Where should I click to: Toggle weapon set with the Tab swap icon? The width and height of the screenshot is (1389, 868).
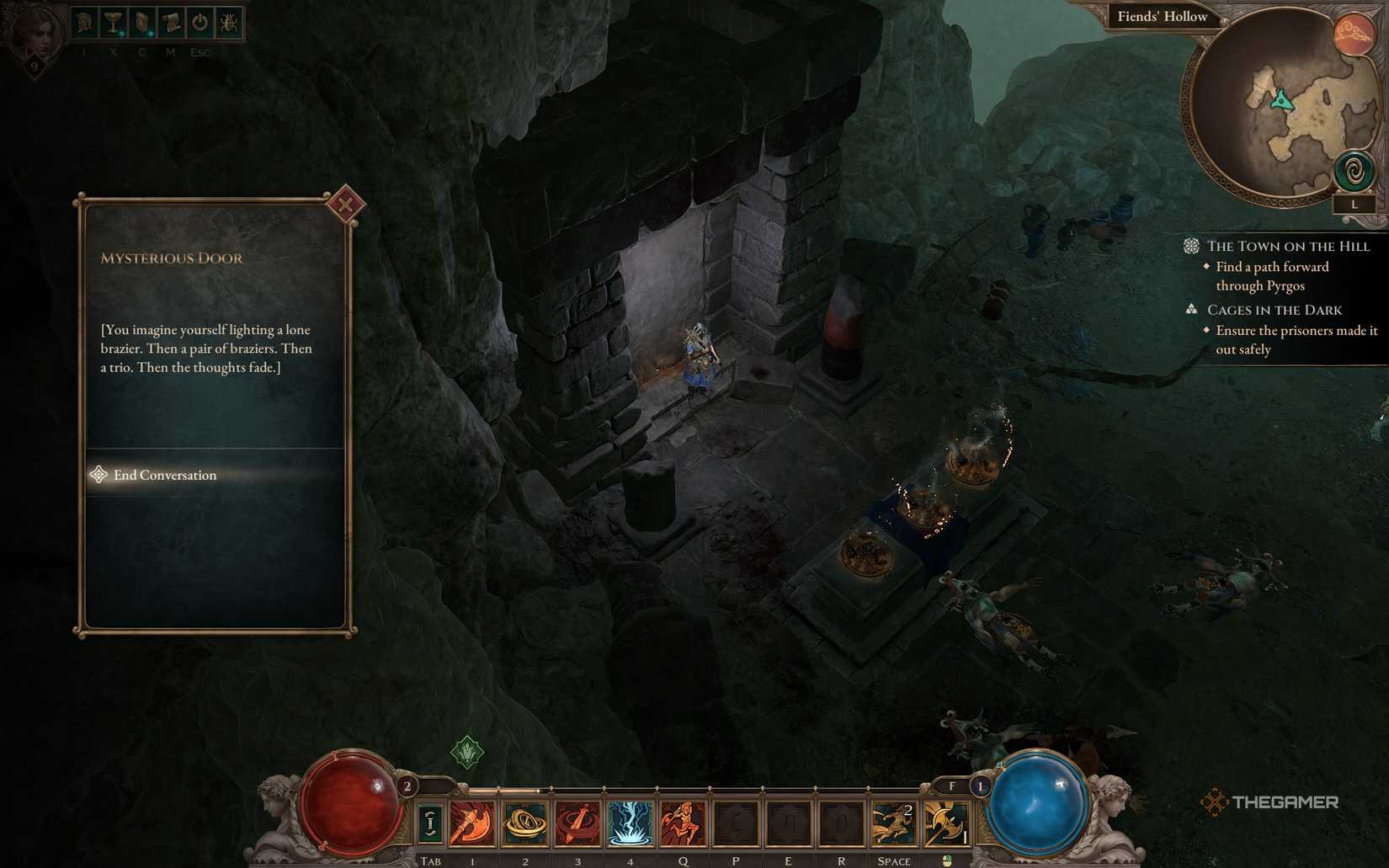pyautogui.click(x=430, y=823)
